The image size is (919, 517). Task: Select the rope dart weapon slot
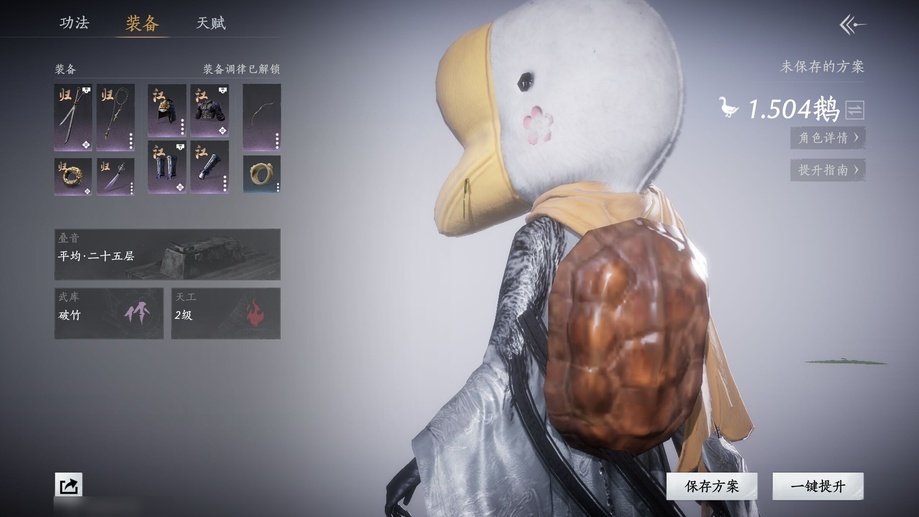pyautogui.click(x=116, y=117)
